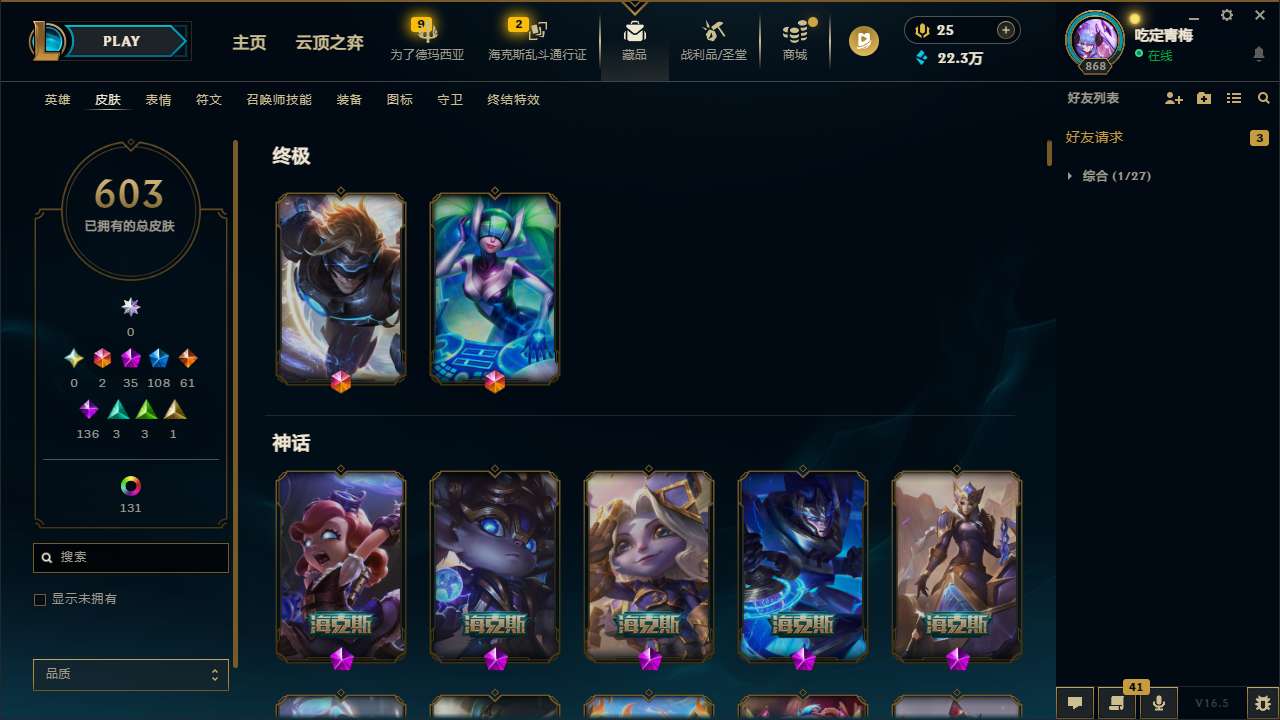This screenshot has height=720, width=1280.
Task: Click the bug report icon next to V16.5
Action: coord(1261,703)
